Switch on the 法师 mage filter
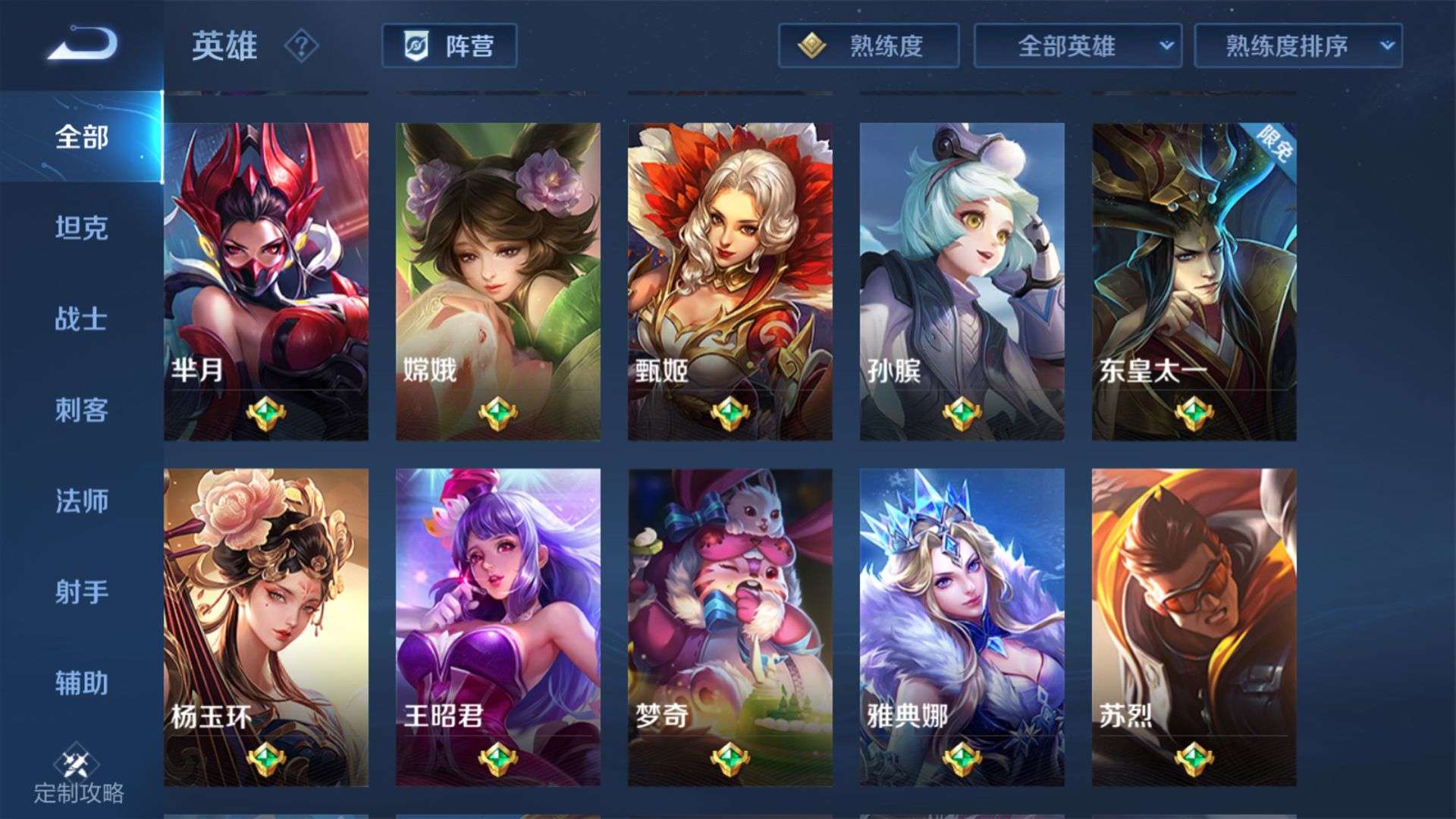 click(x=80, y=502)
